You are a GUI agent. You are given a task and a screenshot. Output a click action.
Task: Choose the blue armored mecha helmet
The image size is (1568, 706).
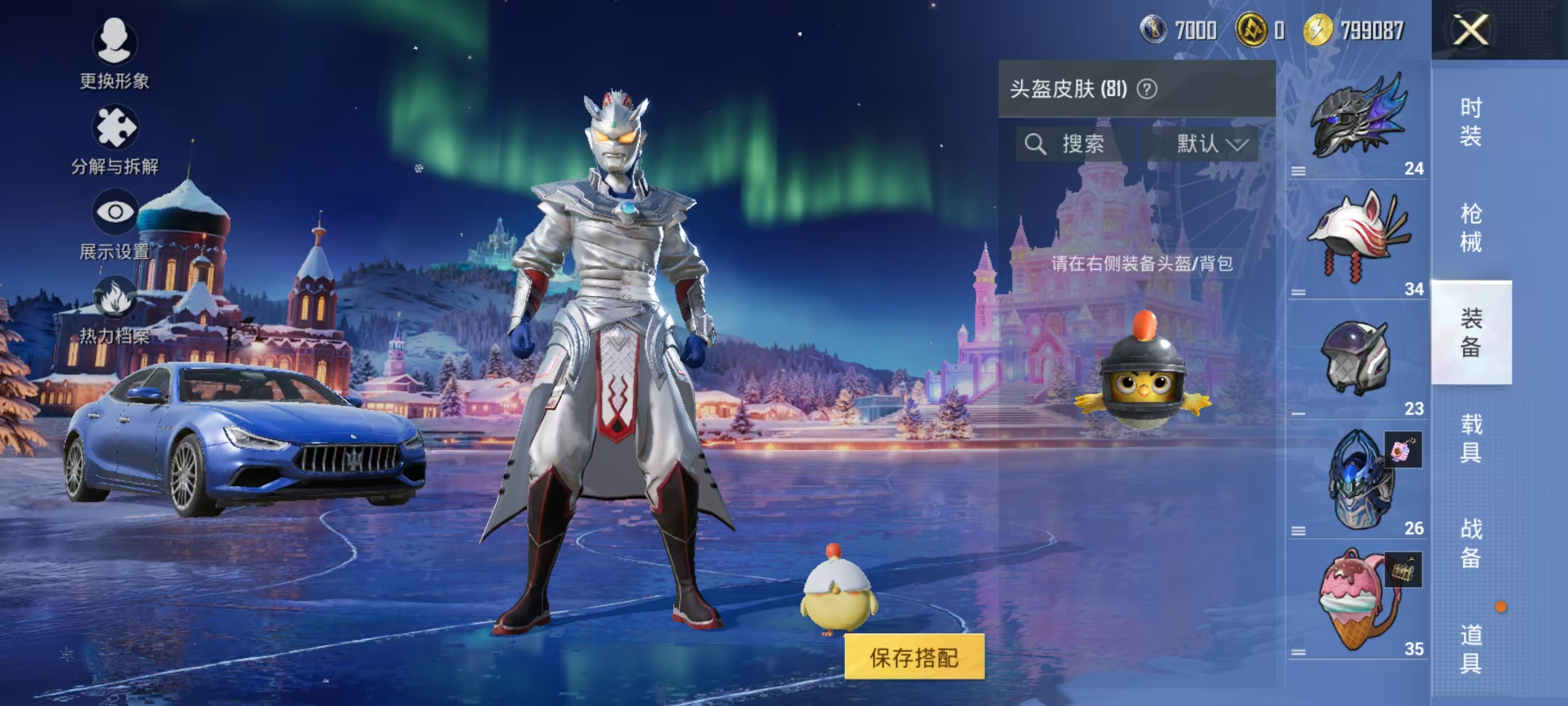point(1357,478)
